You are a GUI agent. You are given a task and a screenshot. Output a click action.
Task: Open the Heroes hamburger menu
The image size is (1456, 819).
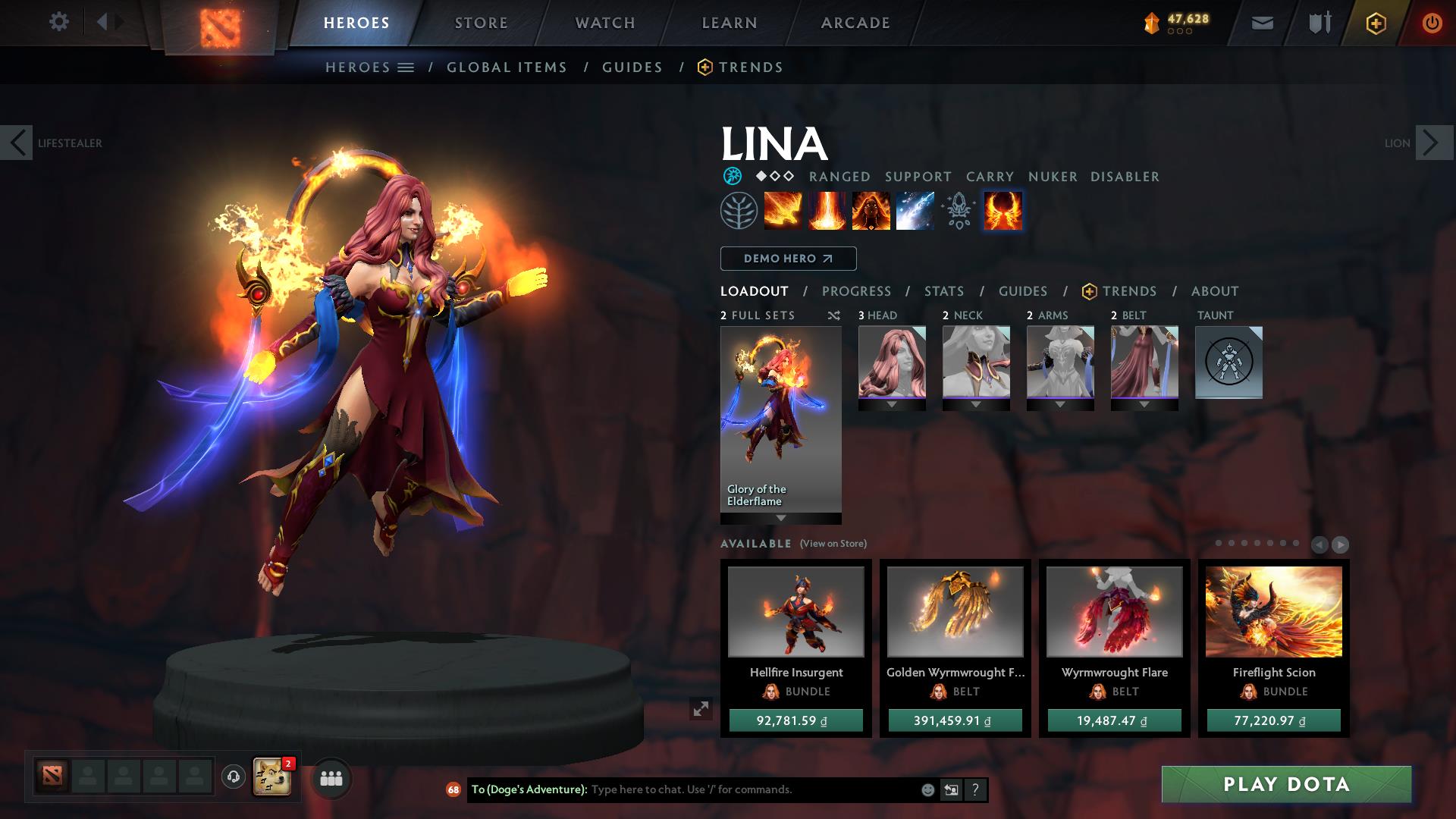click(x=406, y=67)
